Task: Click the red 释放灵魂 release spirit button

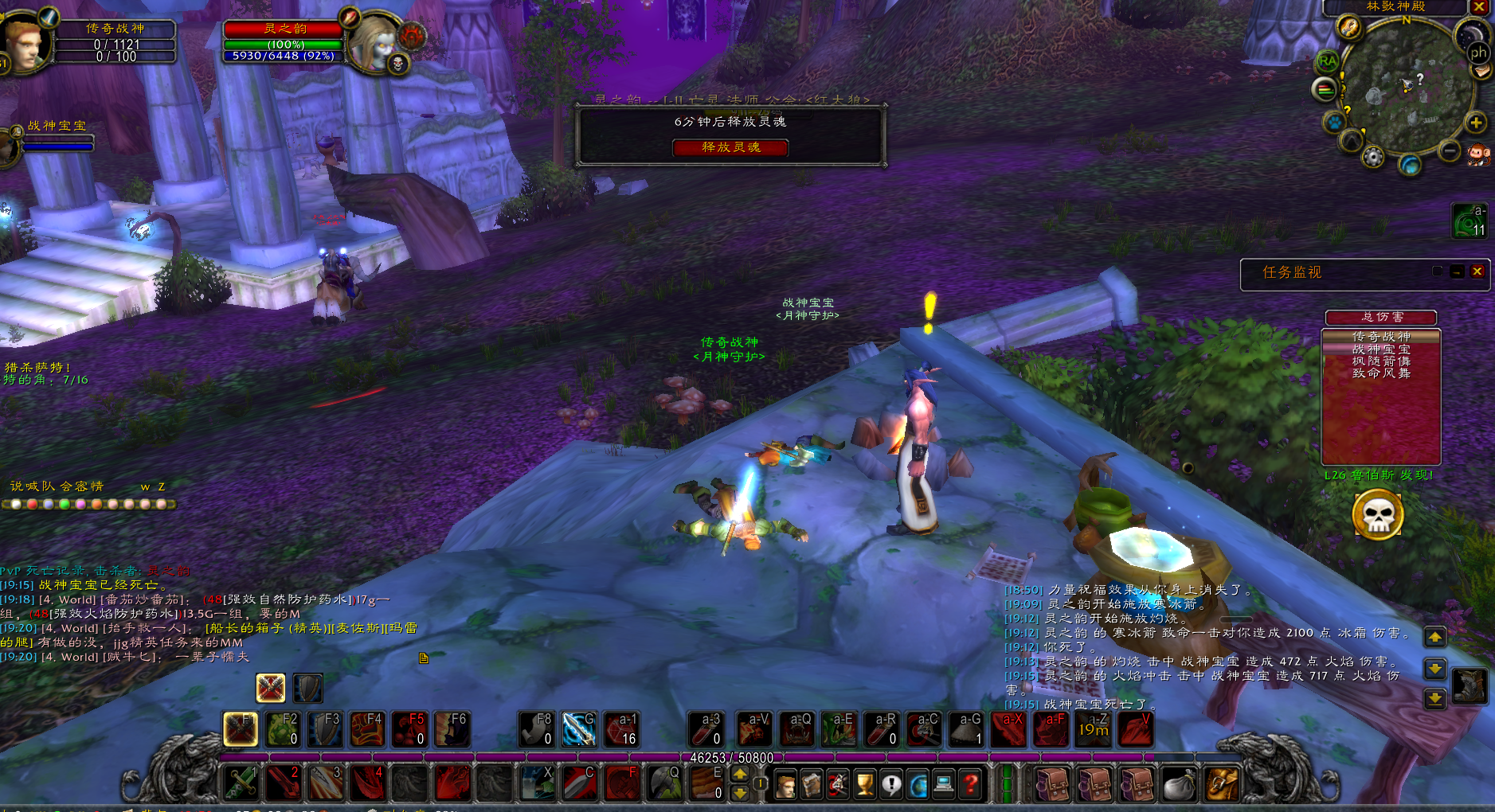Action: click(x=730, y=147)
